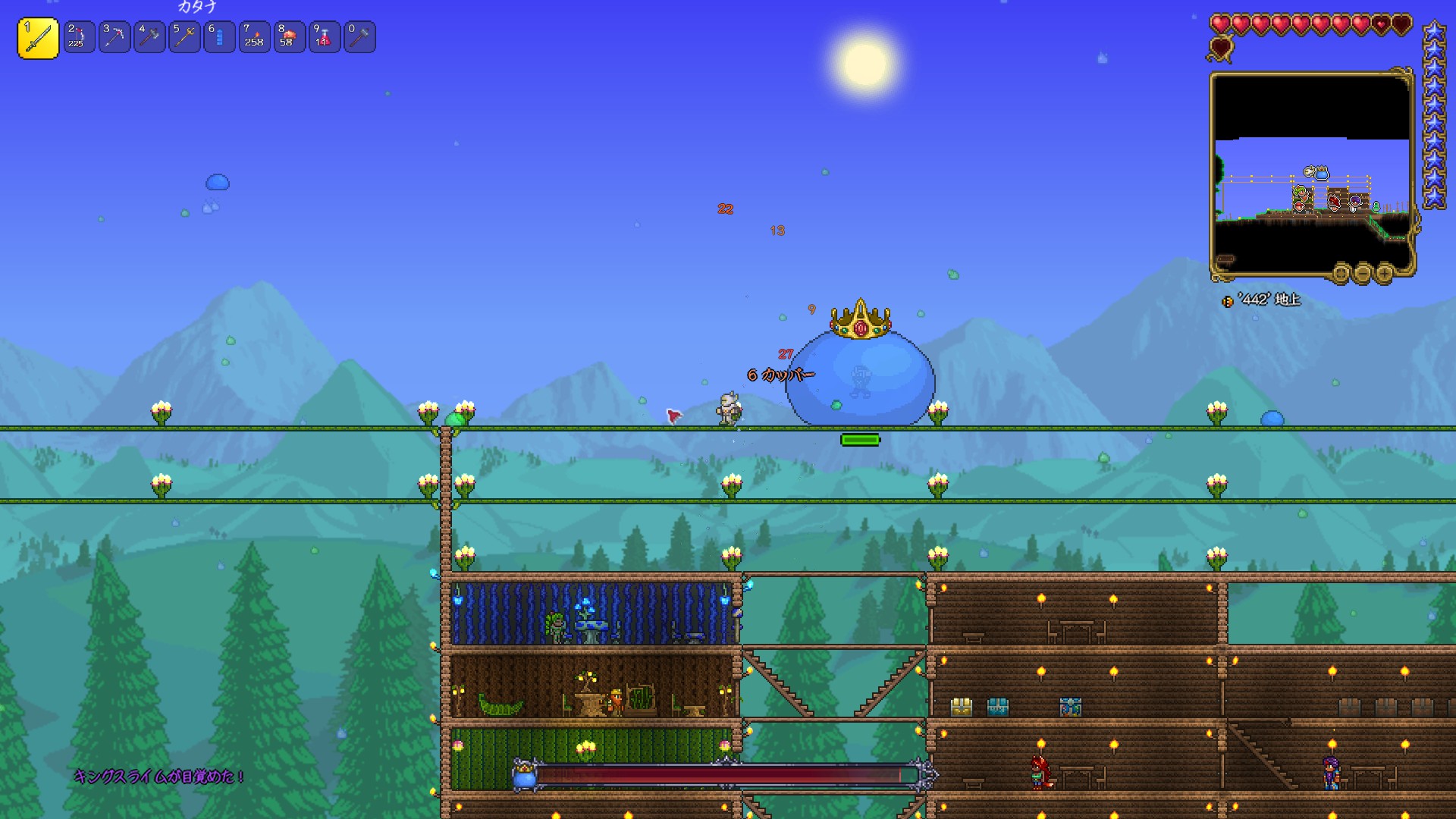The height and width of the screenshot is (819, 1456).
Task: Choose the pickaxe in hotbar slot 3
Action: 115,37
